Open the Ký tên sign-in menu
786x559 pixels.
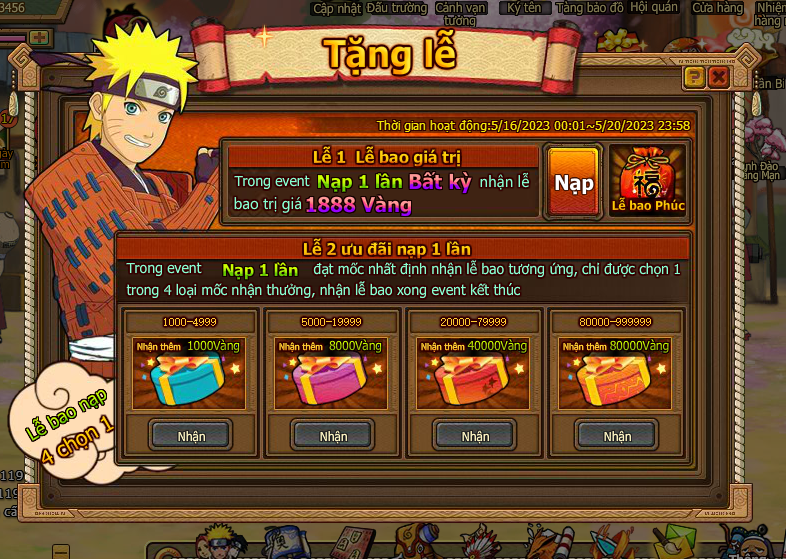pos(523,8)
